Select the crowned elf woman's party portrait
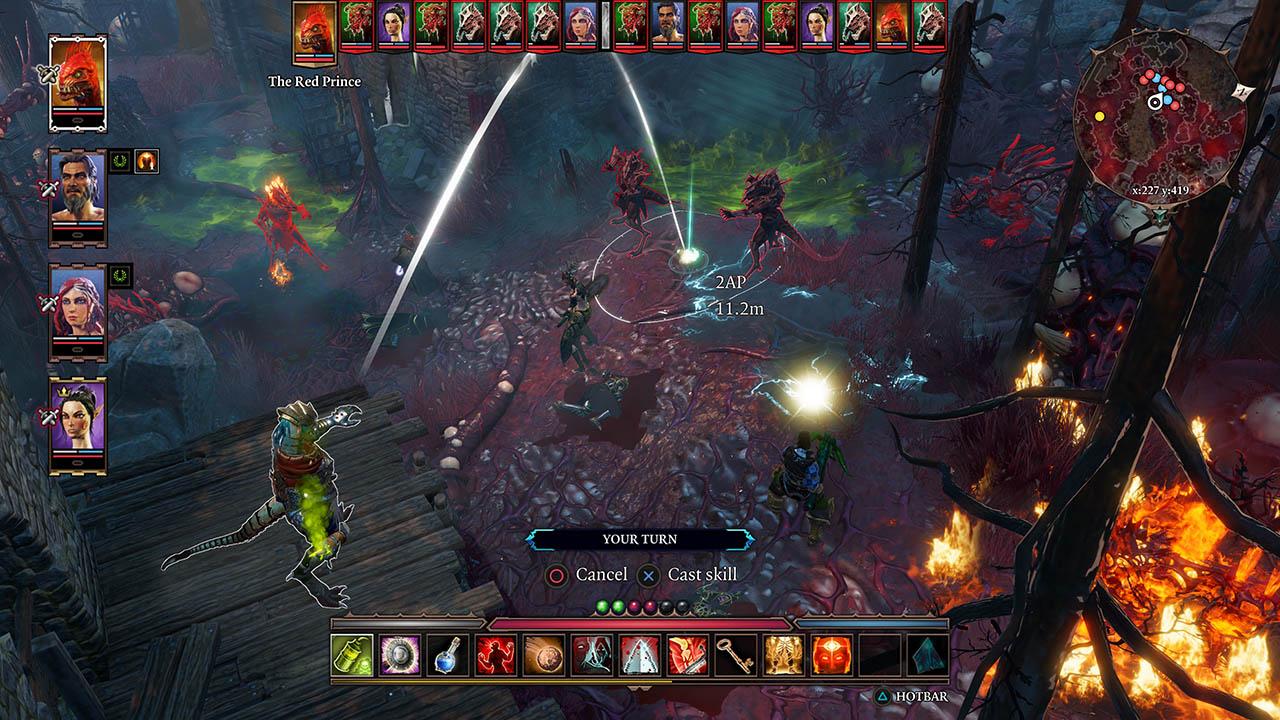Viewport: 1280px width, 720px height. click(x=78, y=424)
